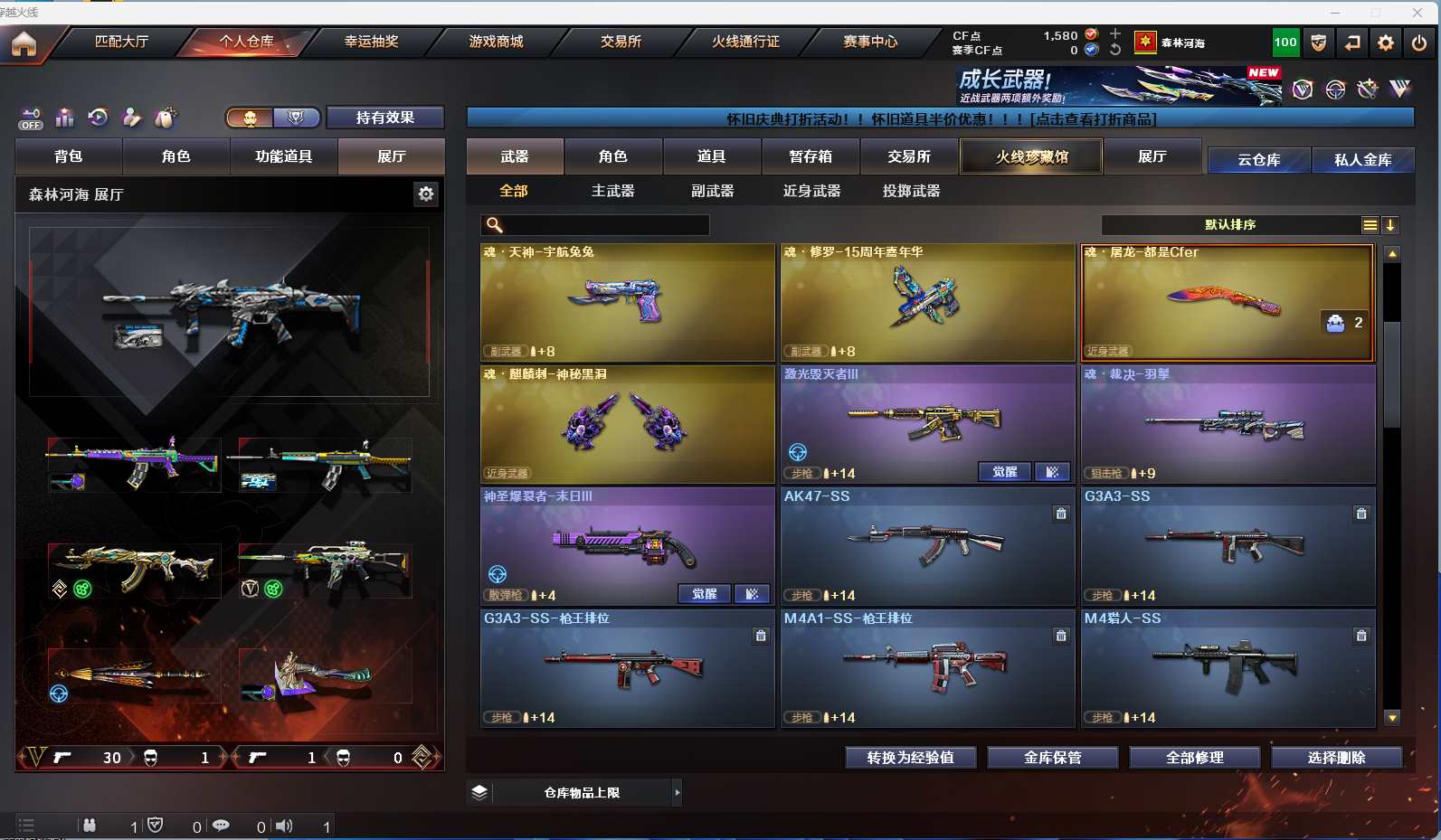Go to the 游戏商城 shop

click(x=496, y=42)
